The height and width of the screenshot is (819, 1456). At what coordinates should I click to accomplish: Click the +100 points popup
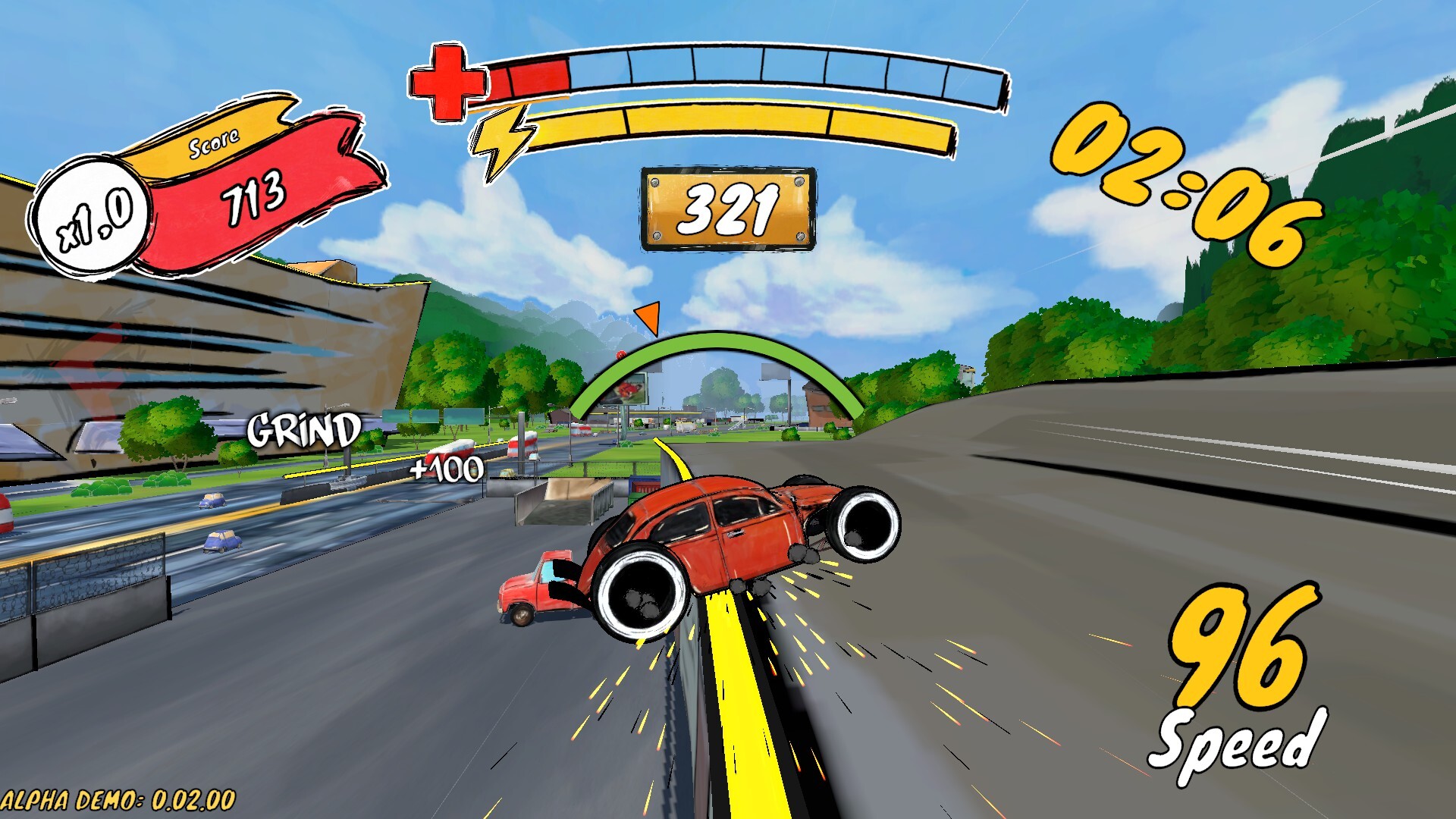coord(448,467)
